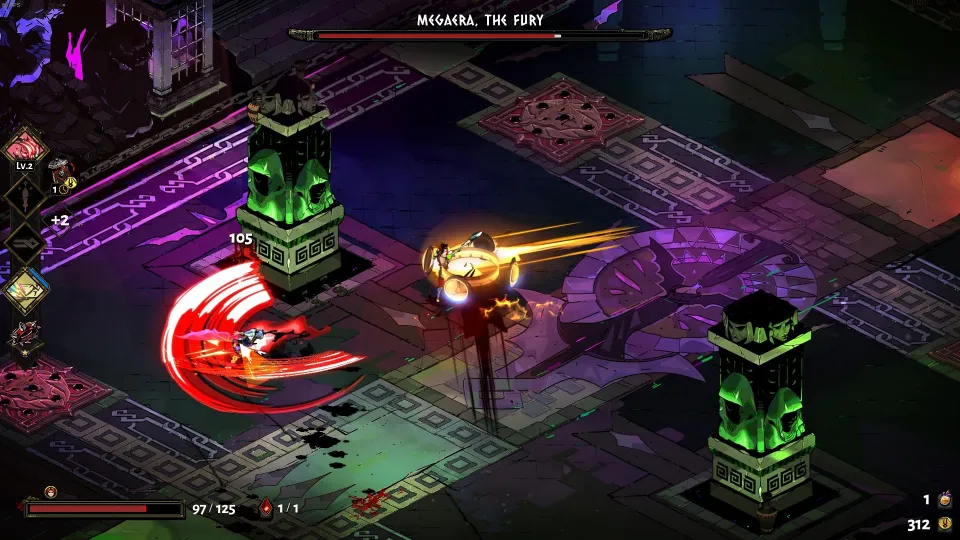Screen dimensions: 960x540
Task: Click the Death Defiance portrait above health bar
Action: pyautogui.click(x=50, y=492)
